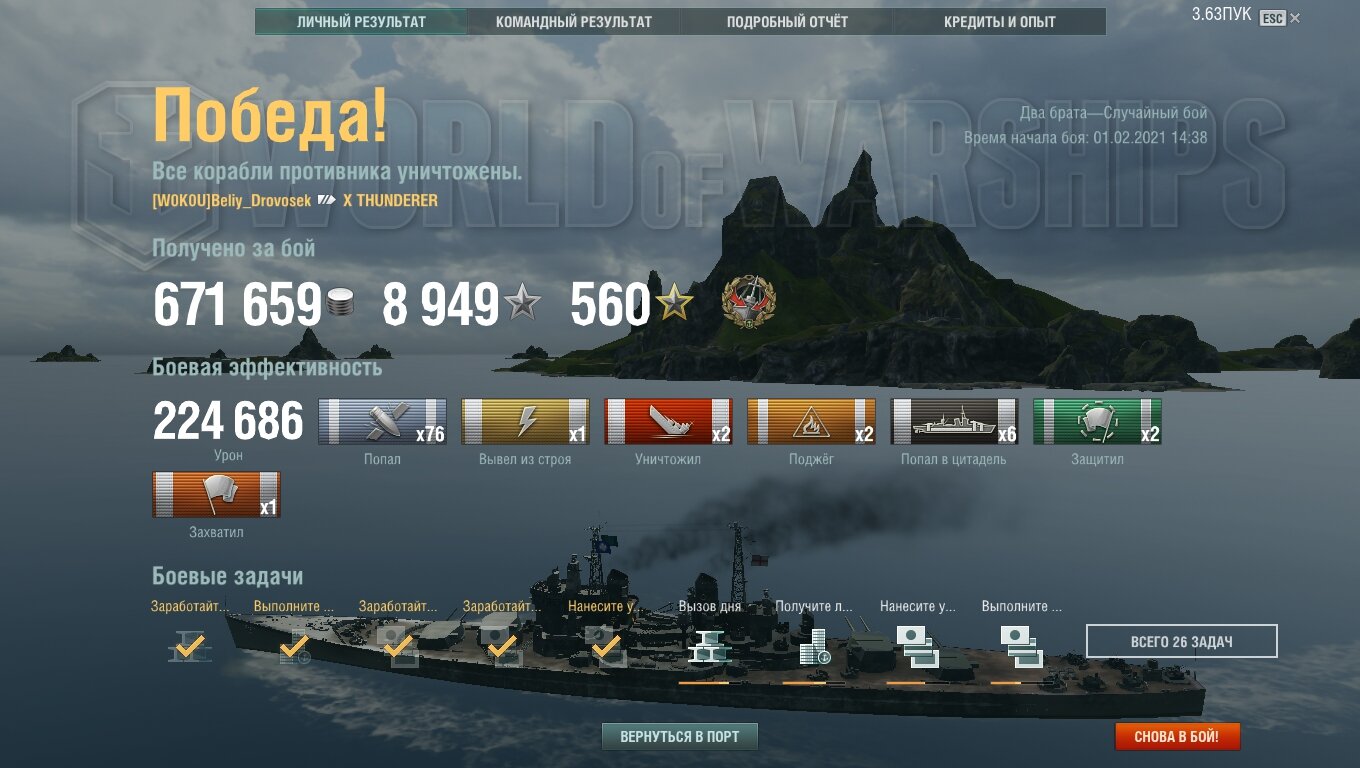The height and width of the screenshot is (768, 1360).
Task: Select the Поджёг fire ribbon
Action: (811, 421)
